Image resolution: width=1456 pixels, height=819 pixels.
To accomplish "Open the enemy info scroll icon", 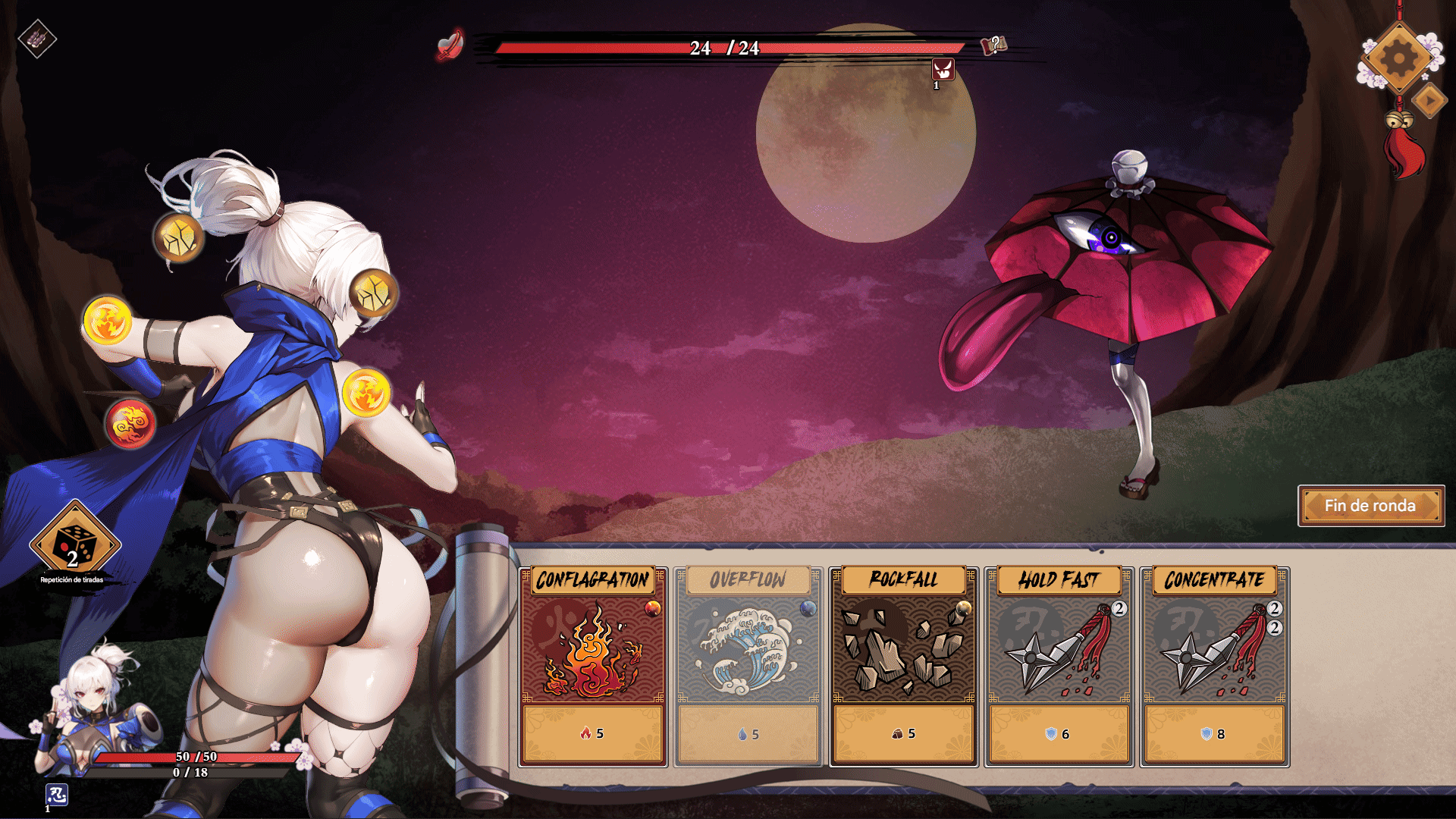I will click(994, 45).
